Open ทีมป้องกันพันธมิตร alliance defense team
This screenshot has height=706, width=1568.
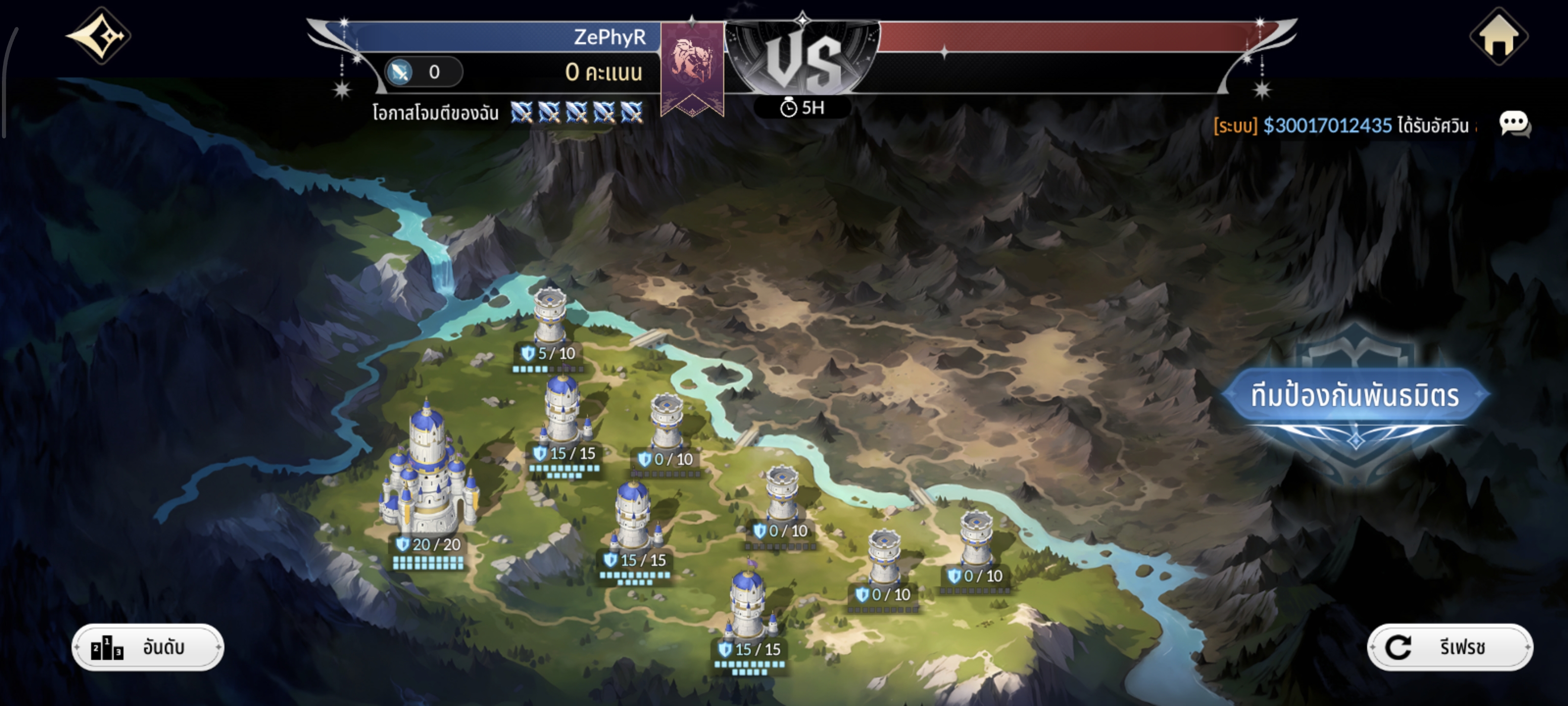click(1354, 396)
